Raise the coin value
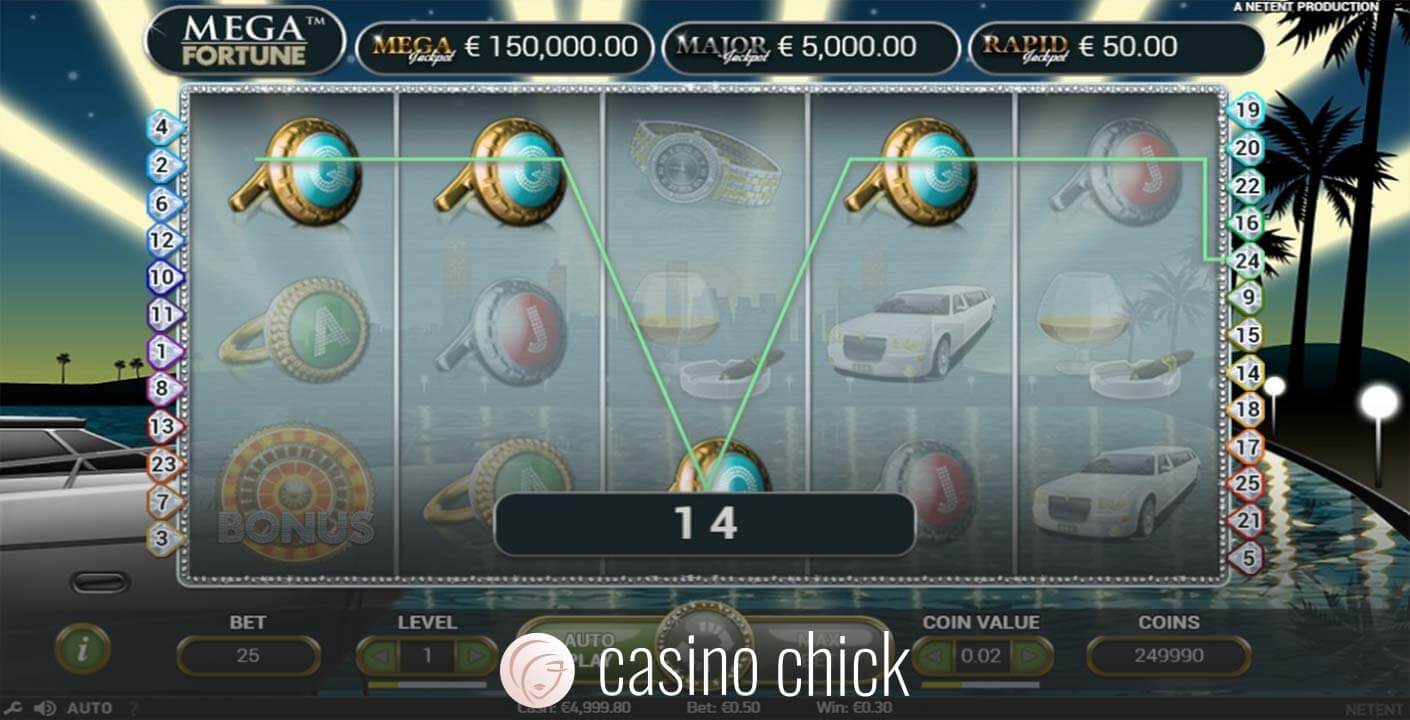1410x720 pixels. 1032,657
